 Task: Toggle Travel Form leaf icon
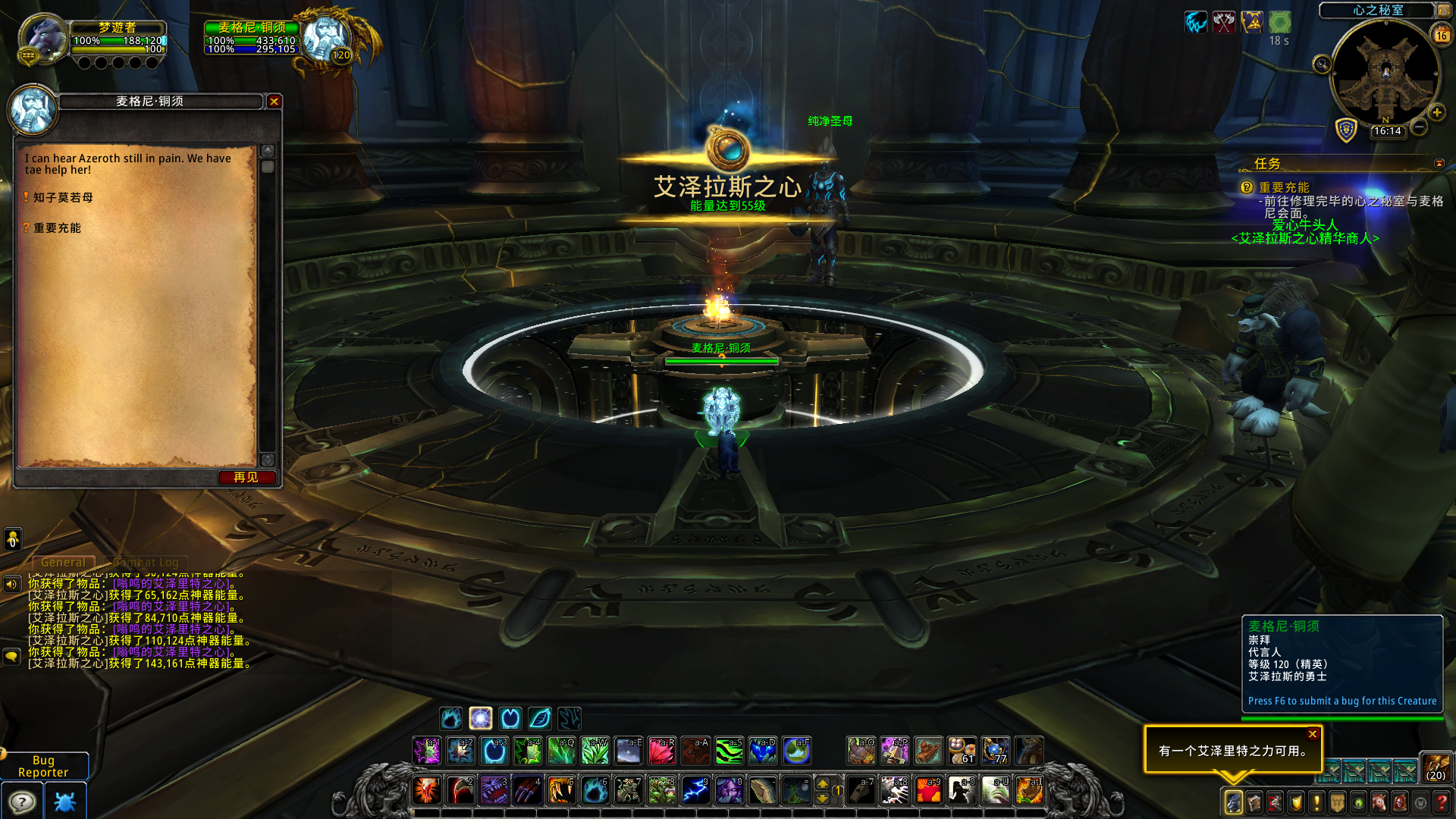(x=539, y=718)
